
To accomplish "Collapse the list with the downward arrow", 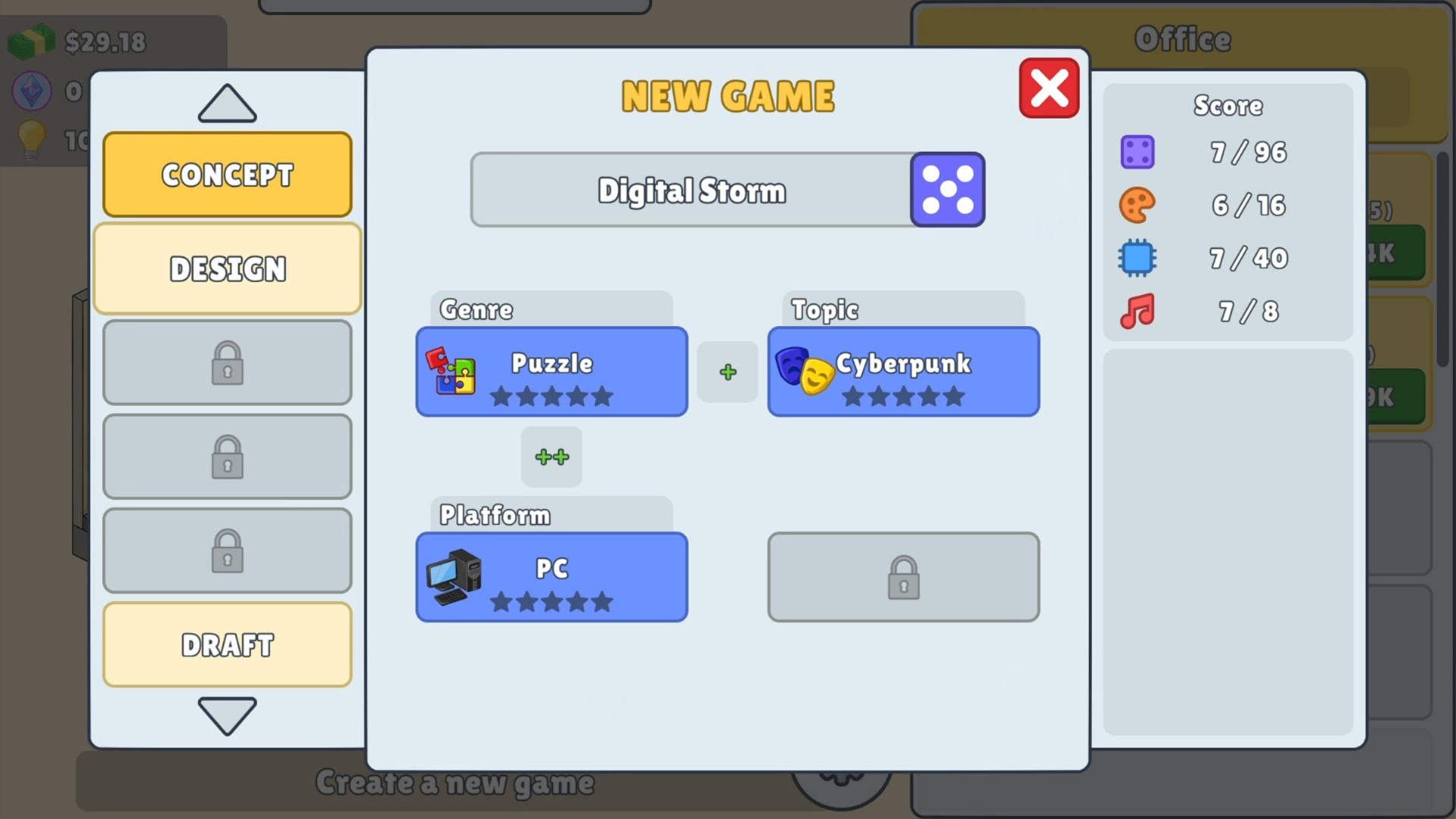I will 227,716.
